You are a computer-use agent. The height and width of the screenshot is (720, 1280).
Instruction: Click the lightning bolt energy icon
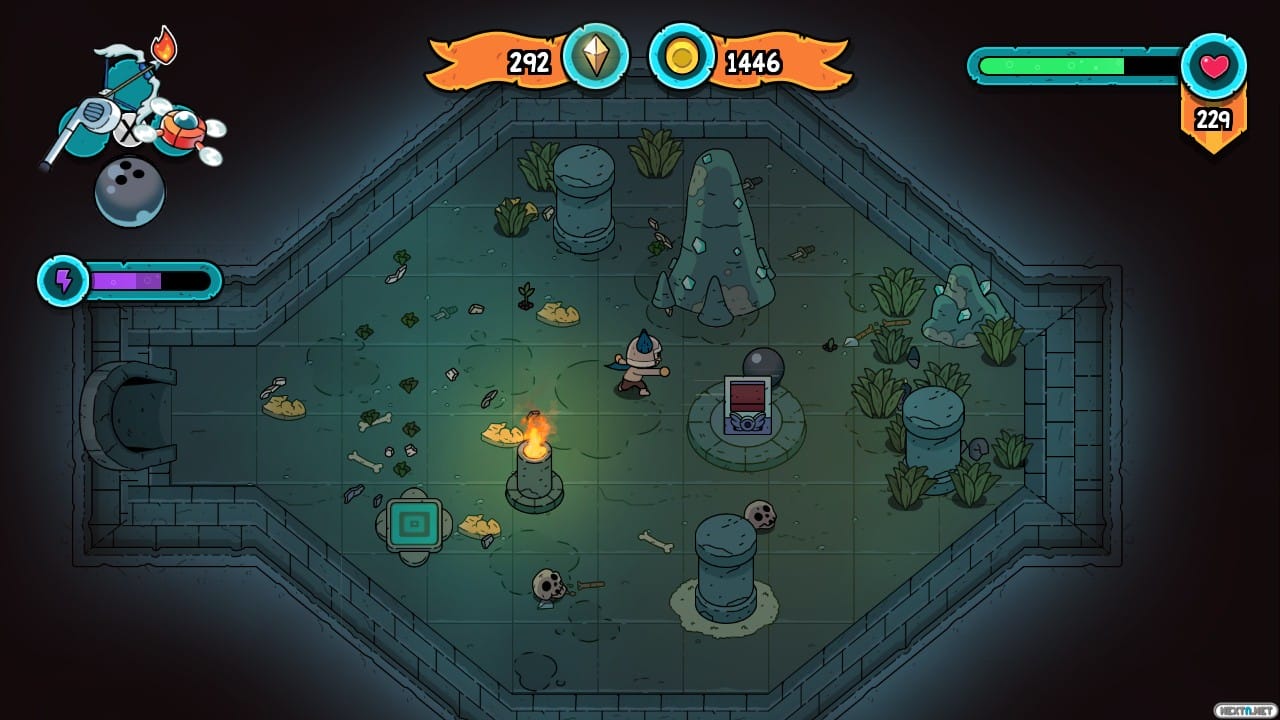tap(63, 281)
